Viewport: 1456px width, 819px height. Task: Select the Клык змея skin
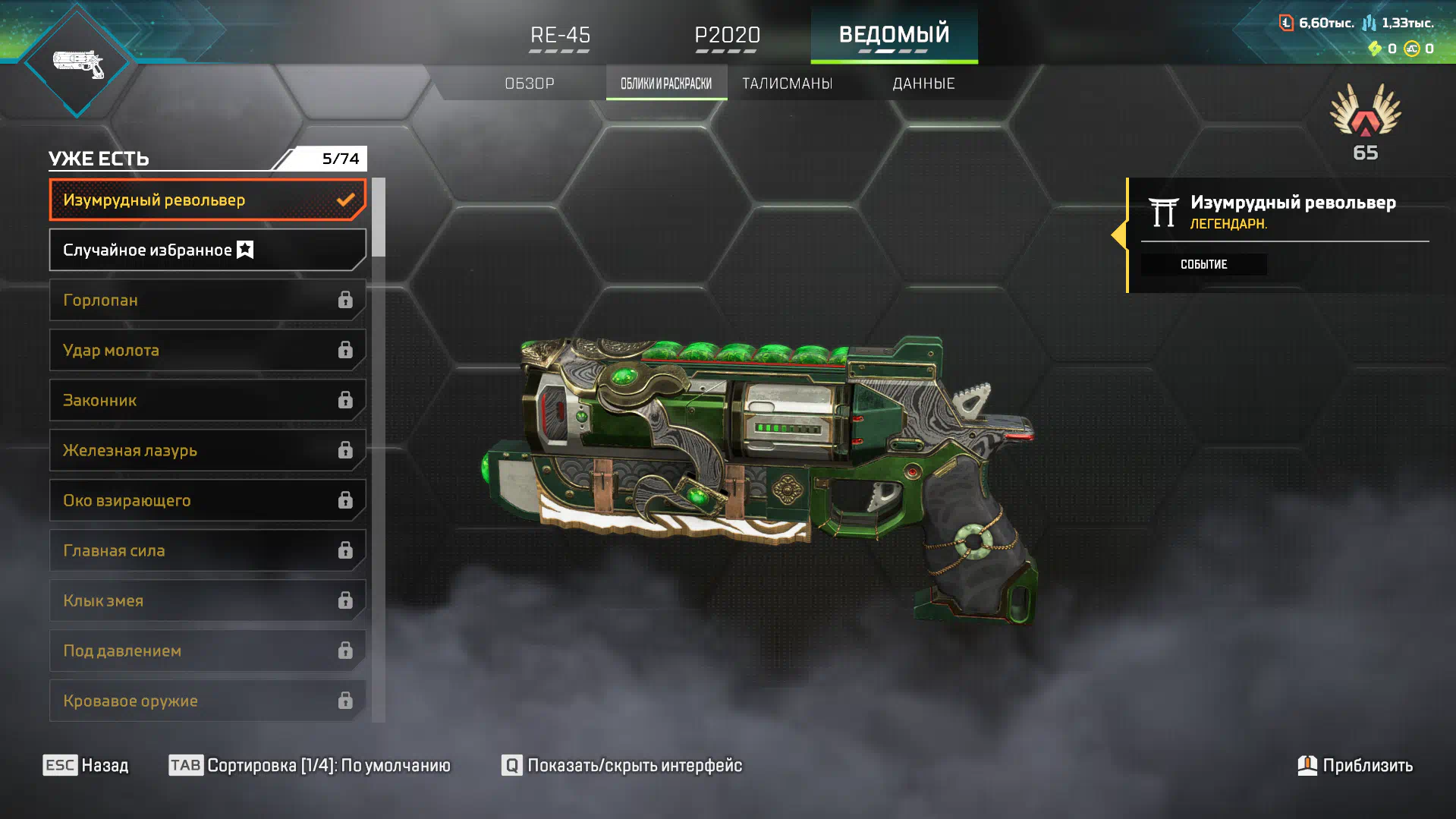pyautogui.click(x=207, y=601)
